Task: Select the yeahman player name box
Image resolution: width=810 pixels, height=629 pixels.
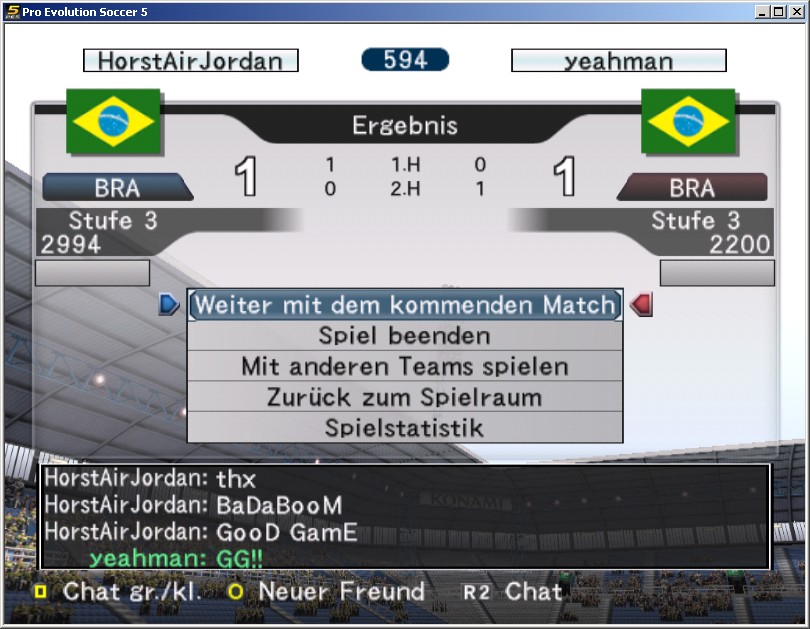Action: pos(618,61)
